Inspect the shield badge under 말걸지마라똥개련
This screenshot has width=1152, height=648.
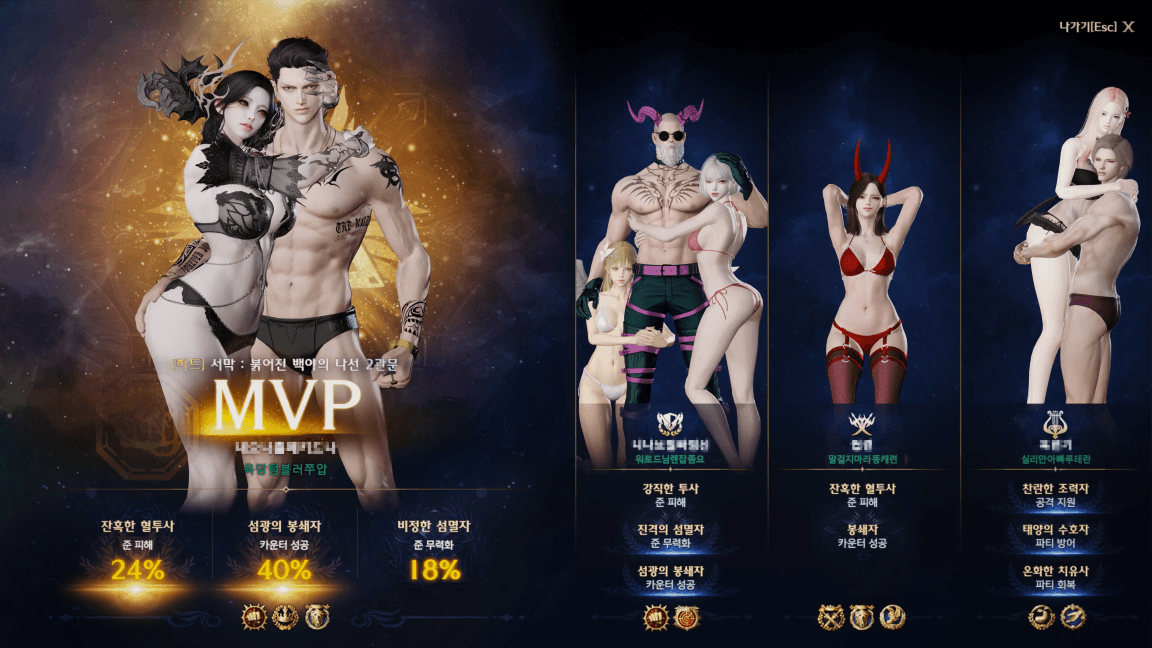coord(862,617)
